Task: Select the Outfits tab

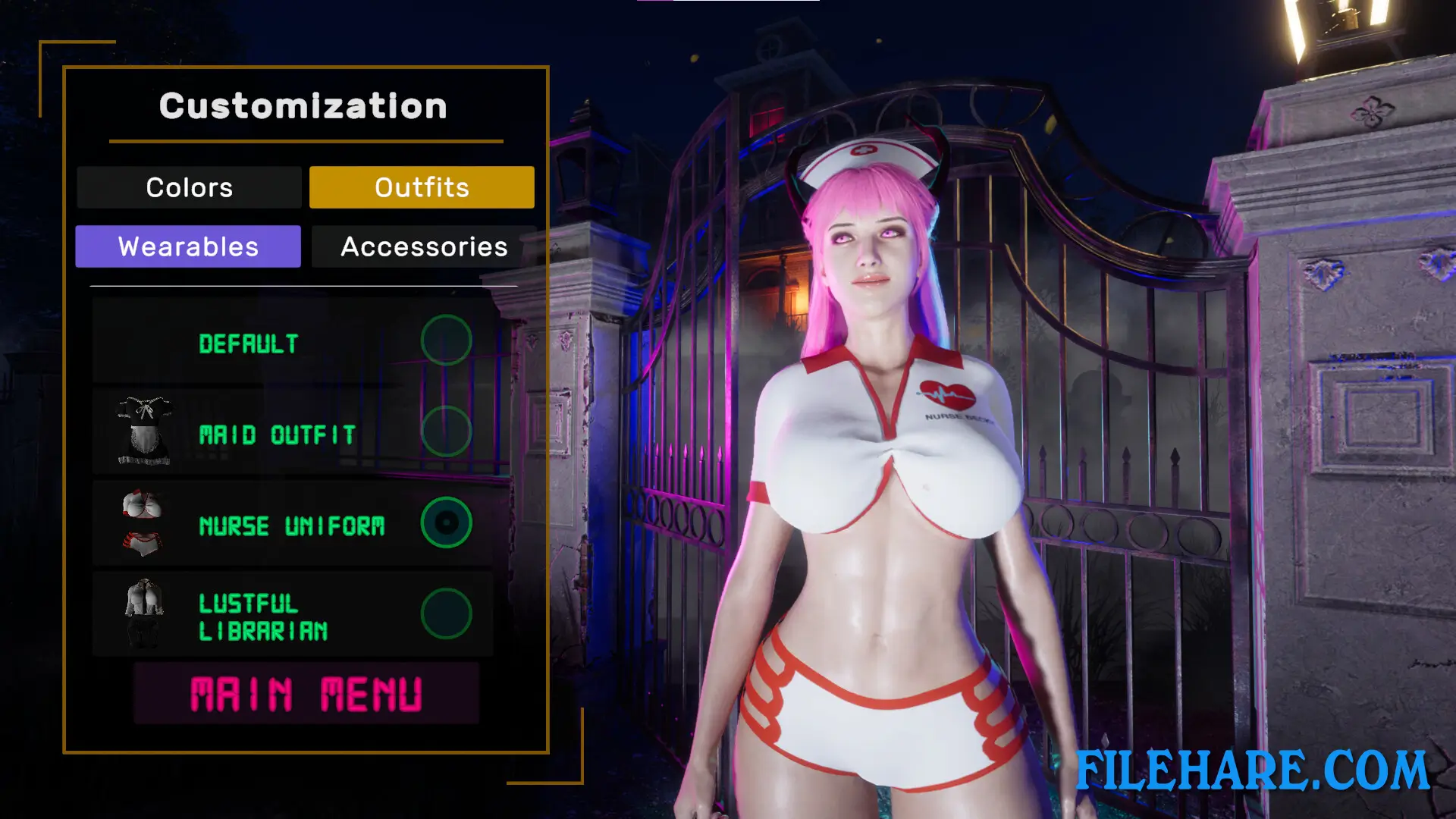Action: coord(422,187)
